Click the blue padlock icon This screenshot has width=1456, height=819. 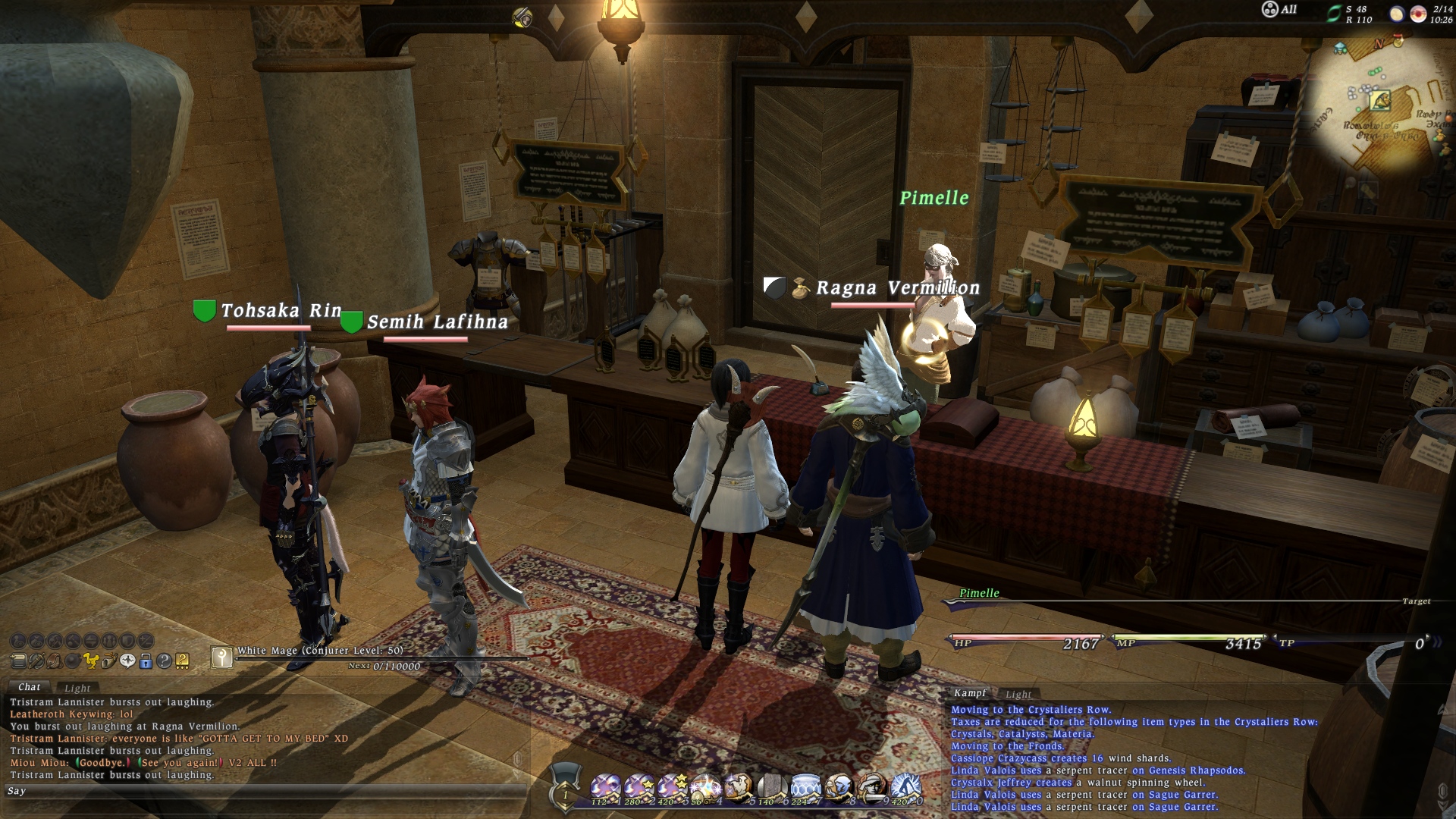coord(146,661)
